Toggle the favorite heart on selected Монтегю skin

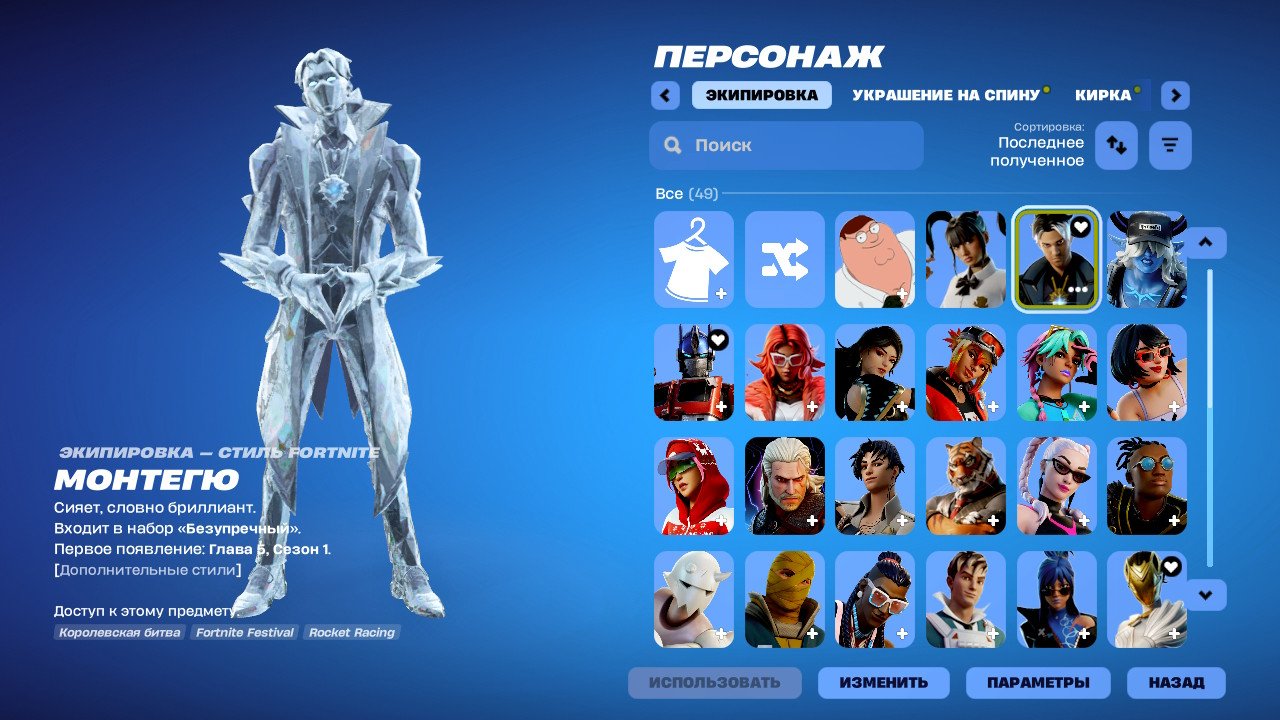[1078, 228]
